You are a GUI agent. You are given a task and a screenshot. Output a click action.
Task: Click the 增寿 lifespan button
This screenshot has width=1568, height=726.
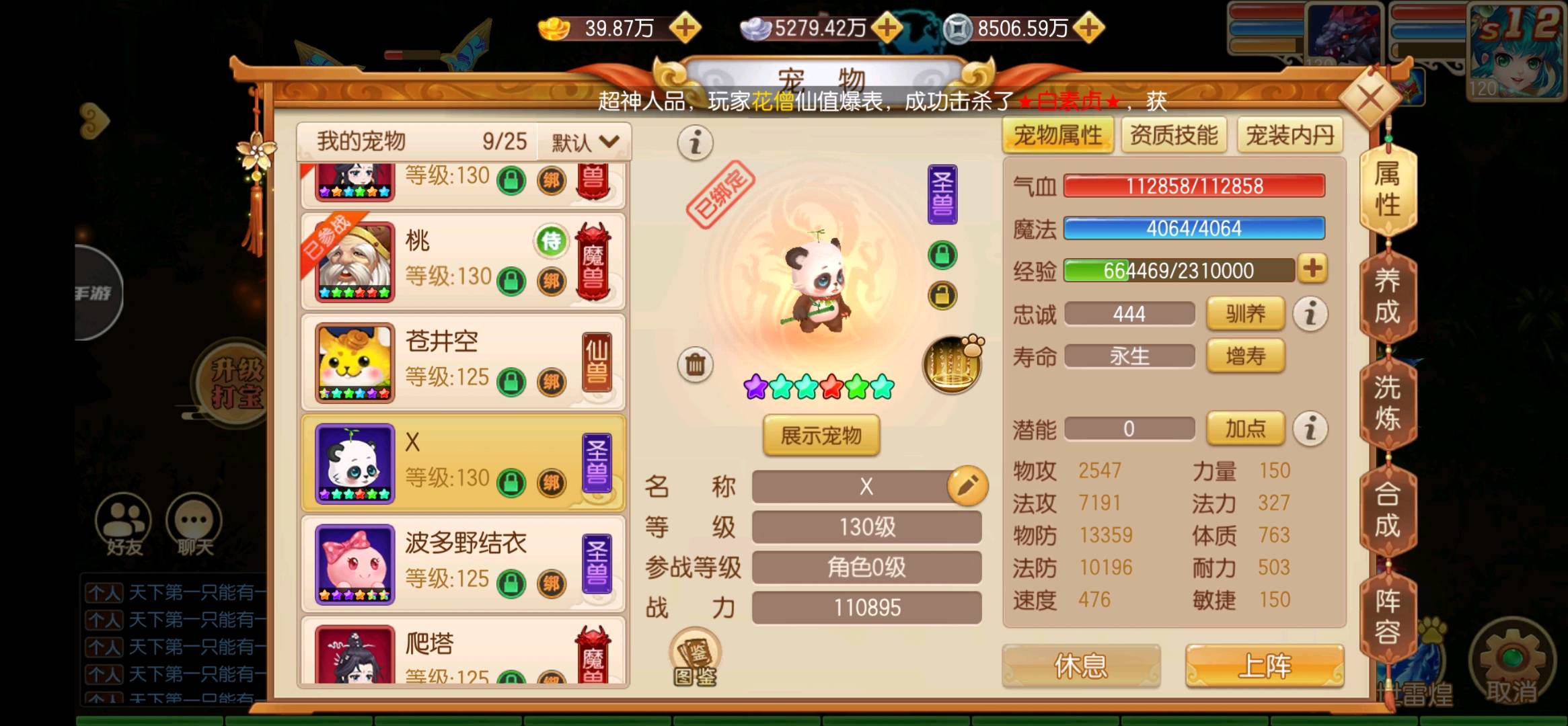tap(1245, 356)
